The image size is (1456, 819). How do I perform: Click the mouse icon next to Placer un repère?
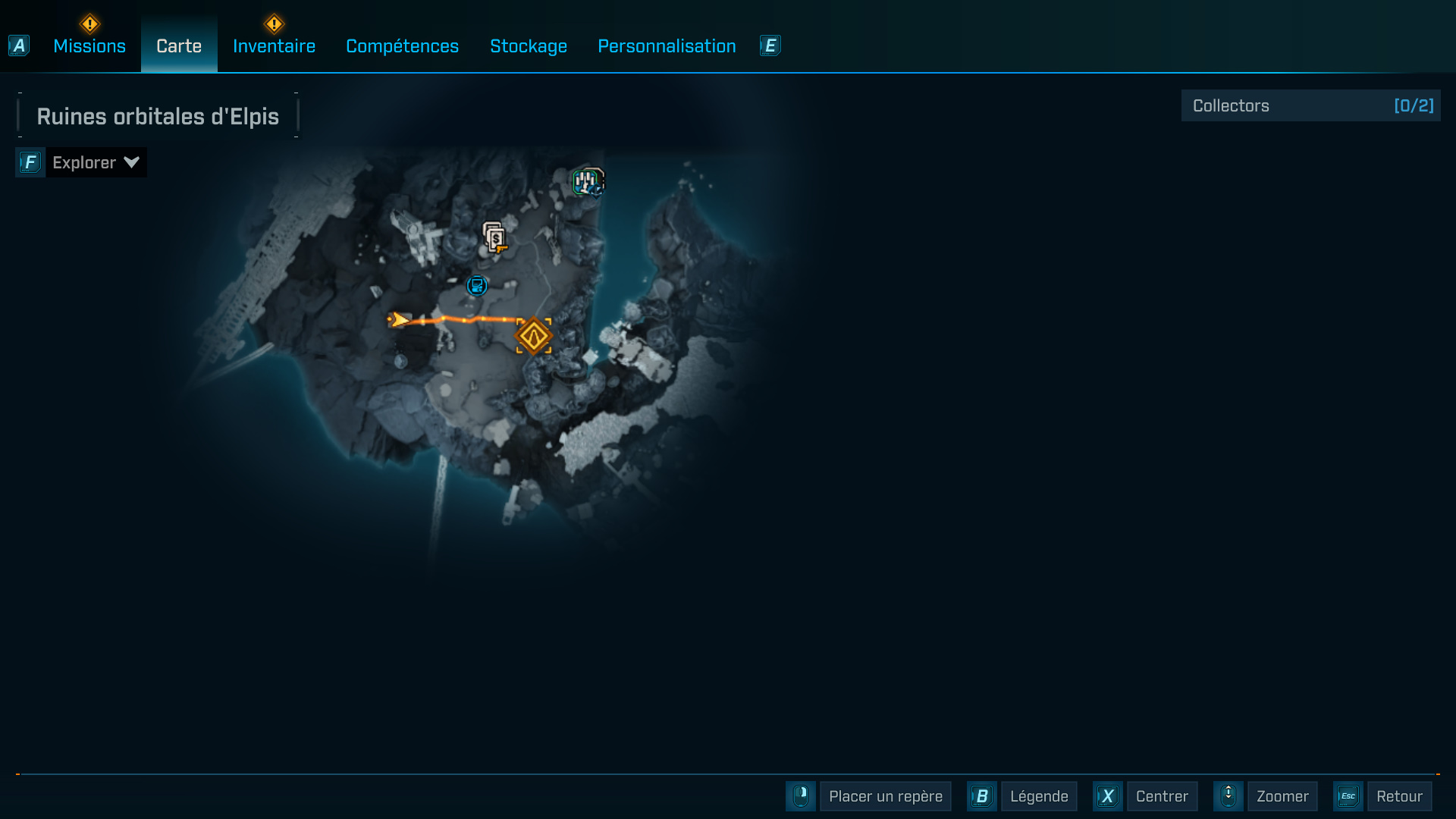point(802,796)
